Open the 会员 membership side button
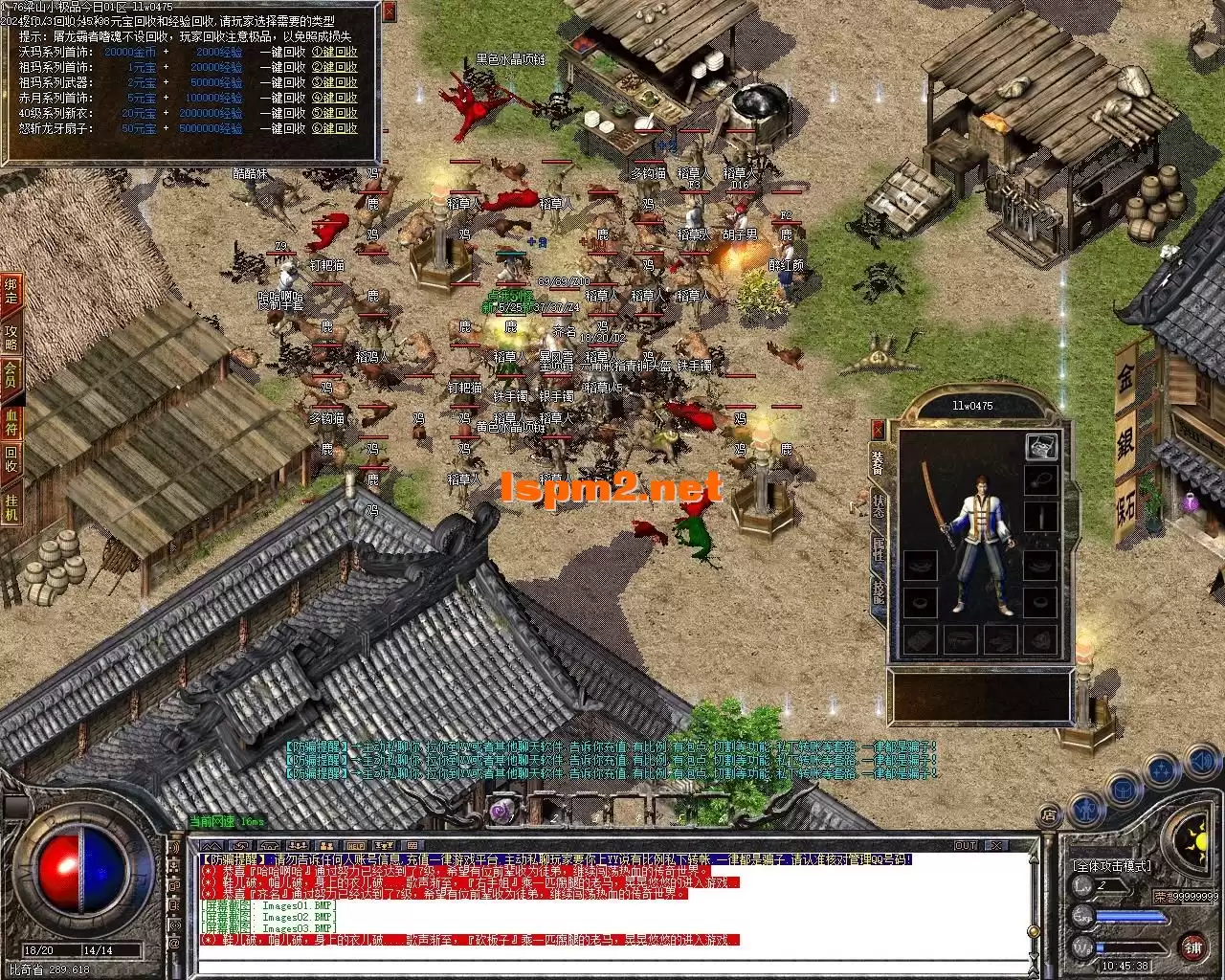Image resolution: width=1225 pixels, height=980 pixels. tap(11, 374)
